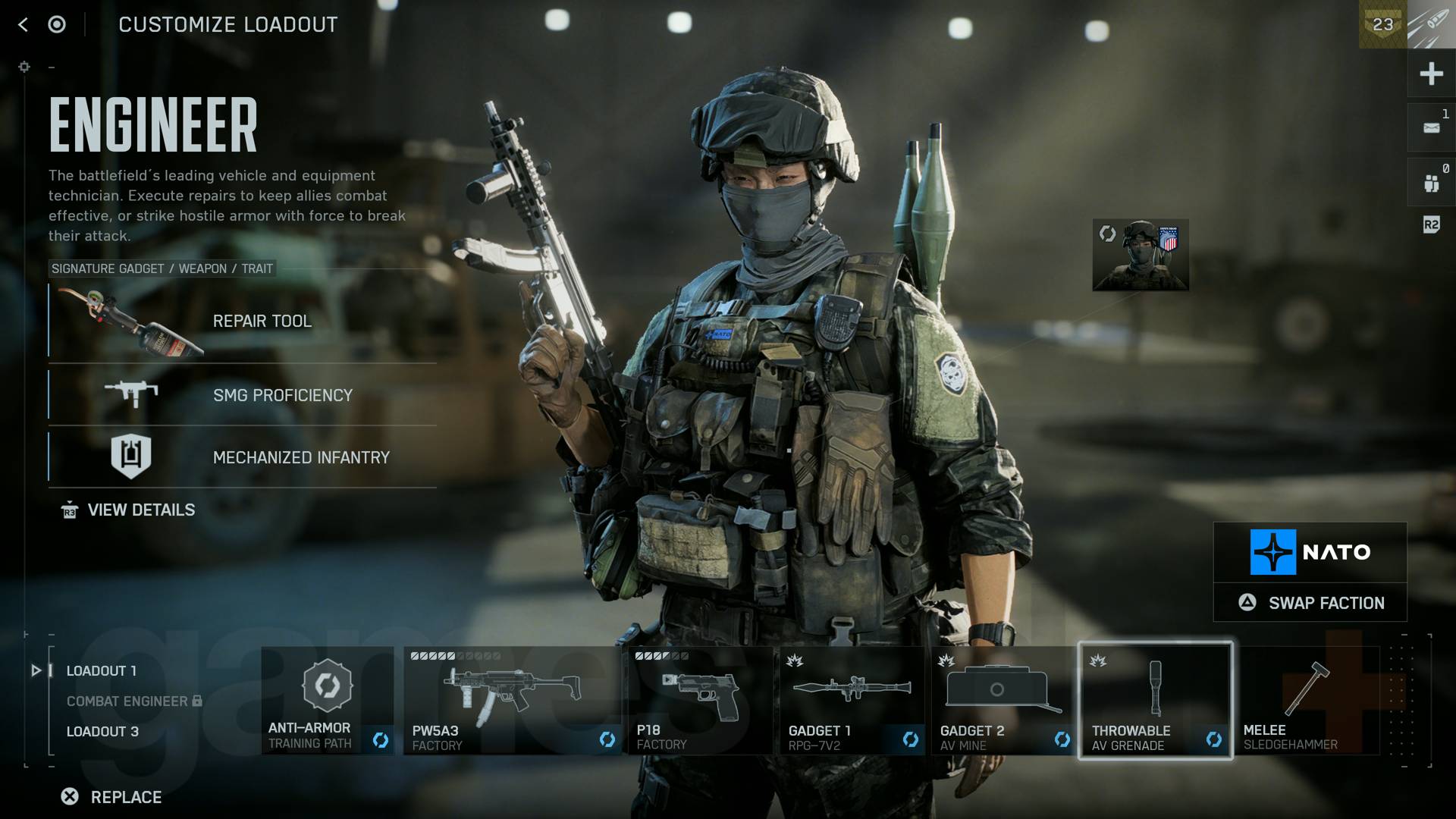Open the add/plus panel on right sidebar
Screen dimensions: 1456x819
(1430, 74)
